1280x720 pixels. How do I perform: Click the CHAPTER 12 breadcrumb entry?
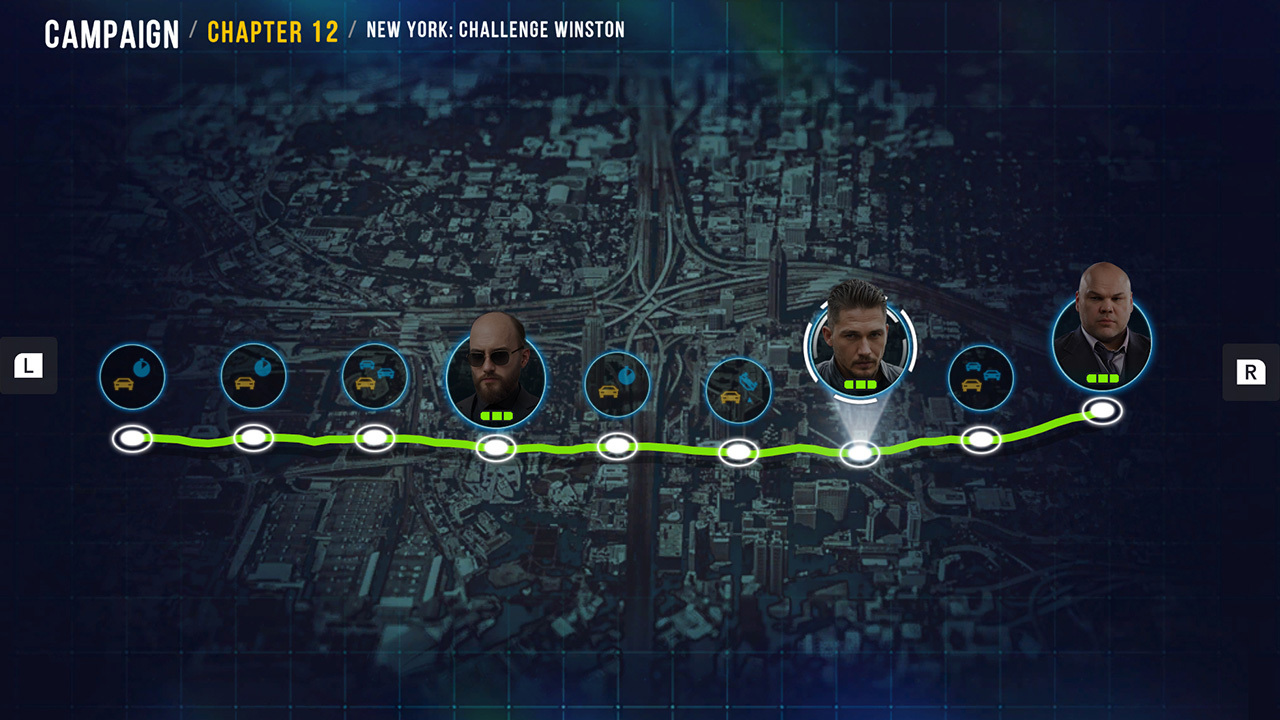point(272,32)
